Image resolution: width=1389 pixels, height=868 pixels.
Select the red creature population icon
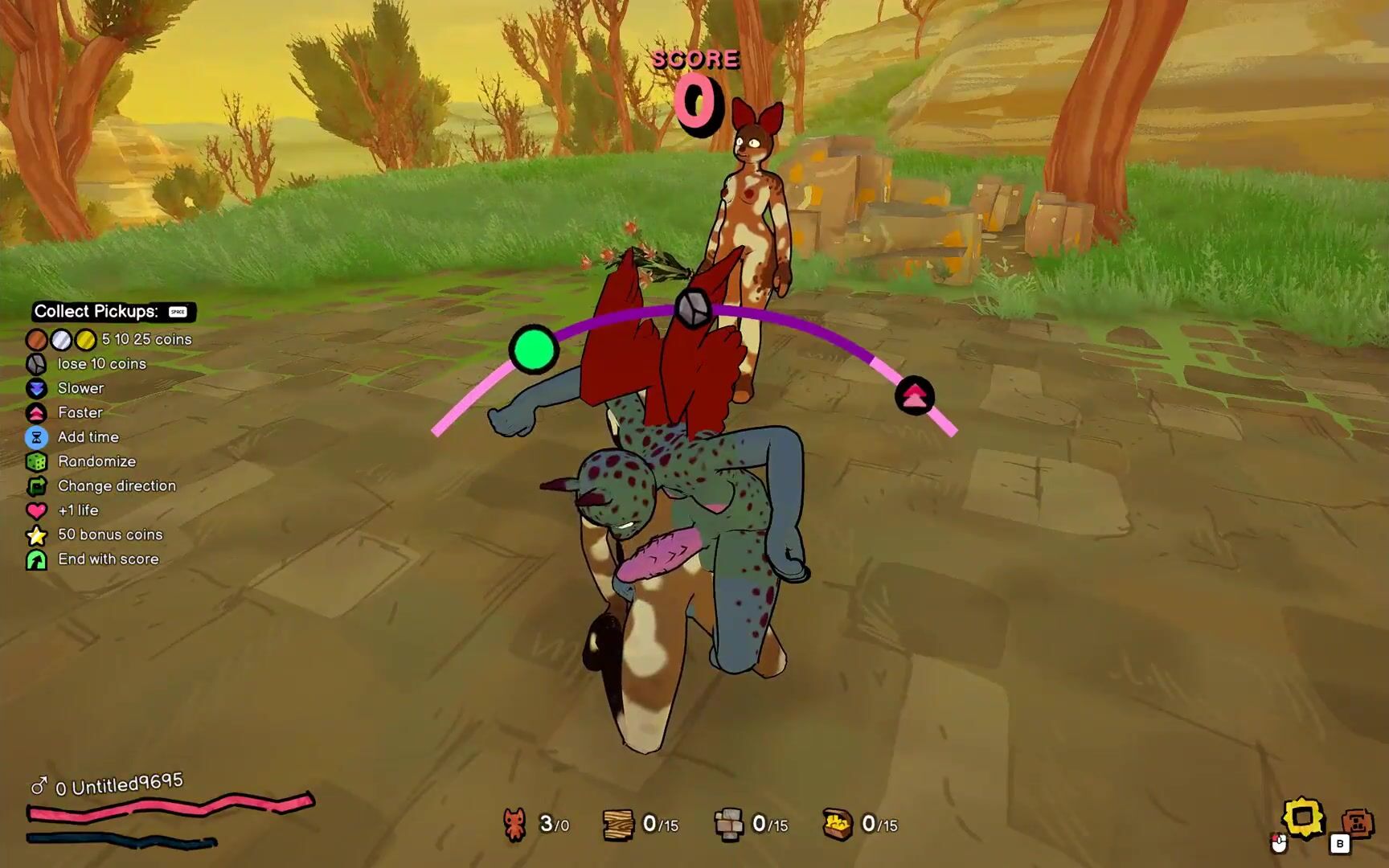point(515,825)
